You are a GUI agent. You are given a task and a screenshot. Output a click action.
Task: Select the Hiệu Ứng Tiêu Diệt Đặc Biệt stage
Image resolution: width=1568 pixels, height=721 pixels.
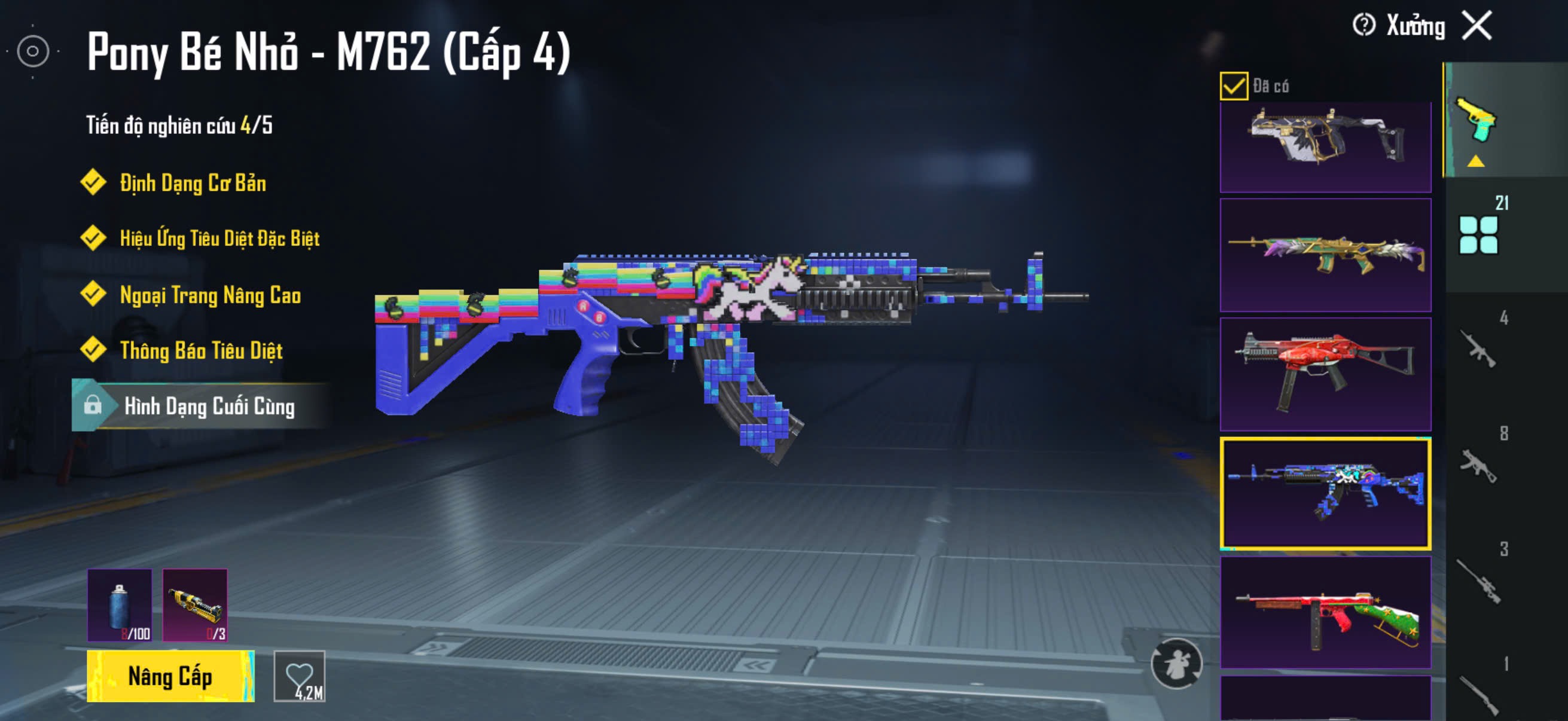pos(219,238)
